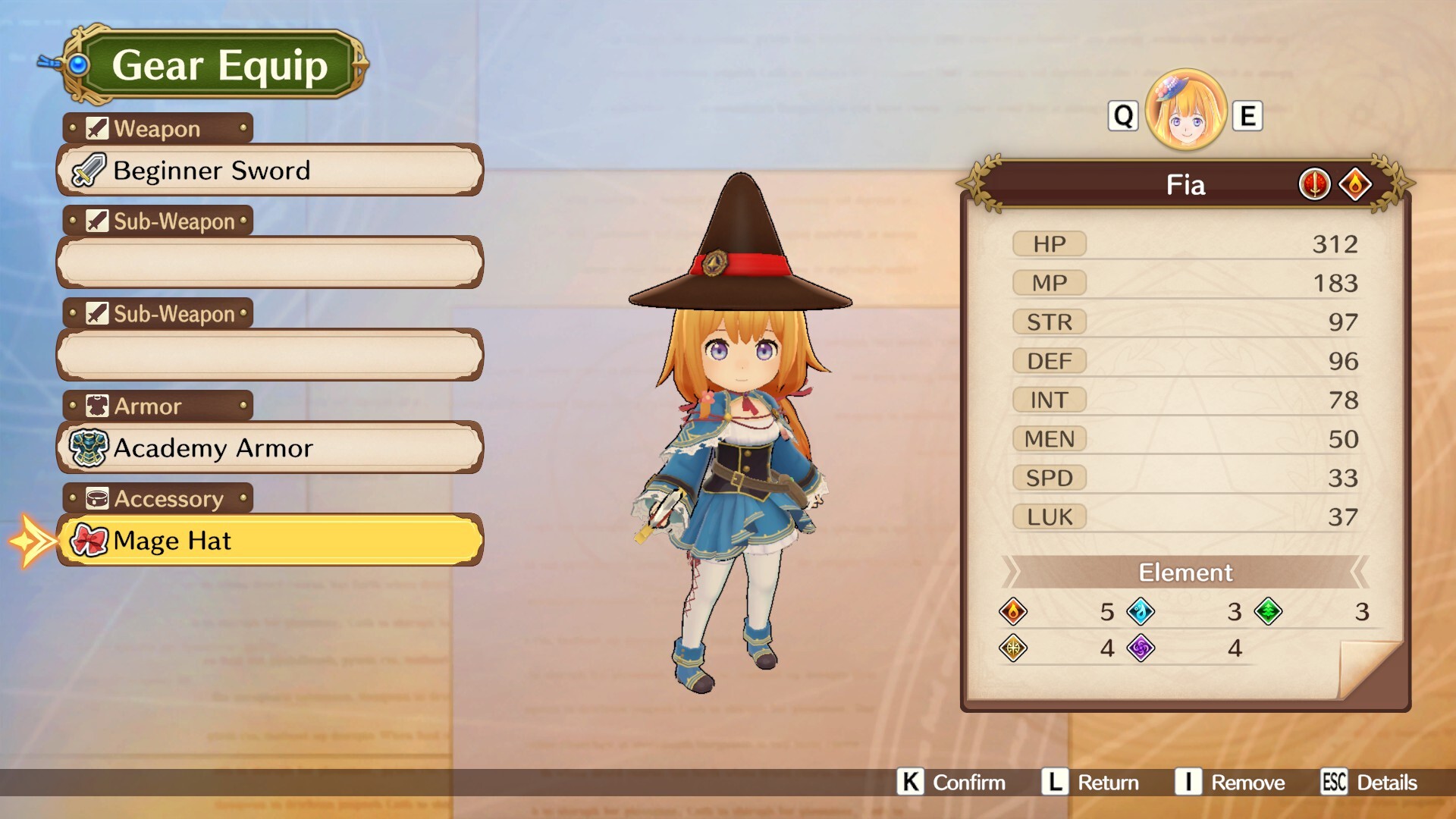1456x819 pixels.
Task: Open the second empty Sub-Weapon slot
Action: 269,354
